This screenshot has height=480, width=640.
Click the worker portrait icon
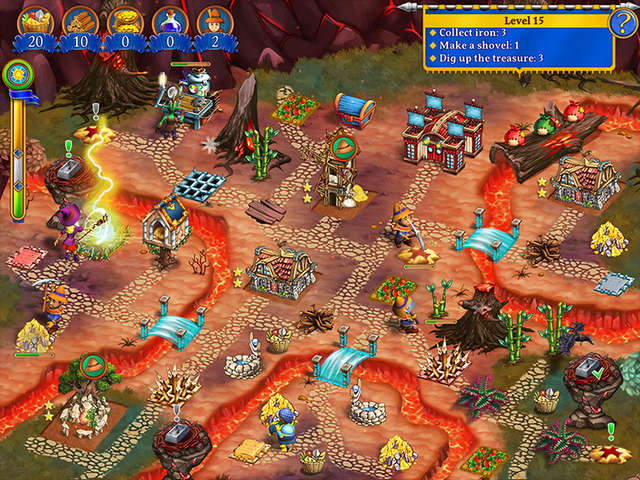point(213,21)
